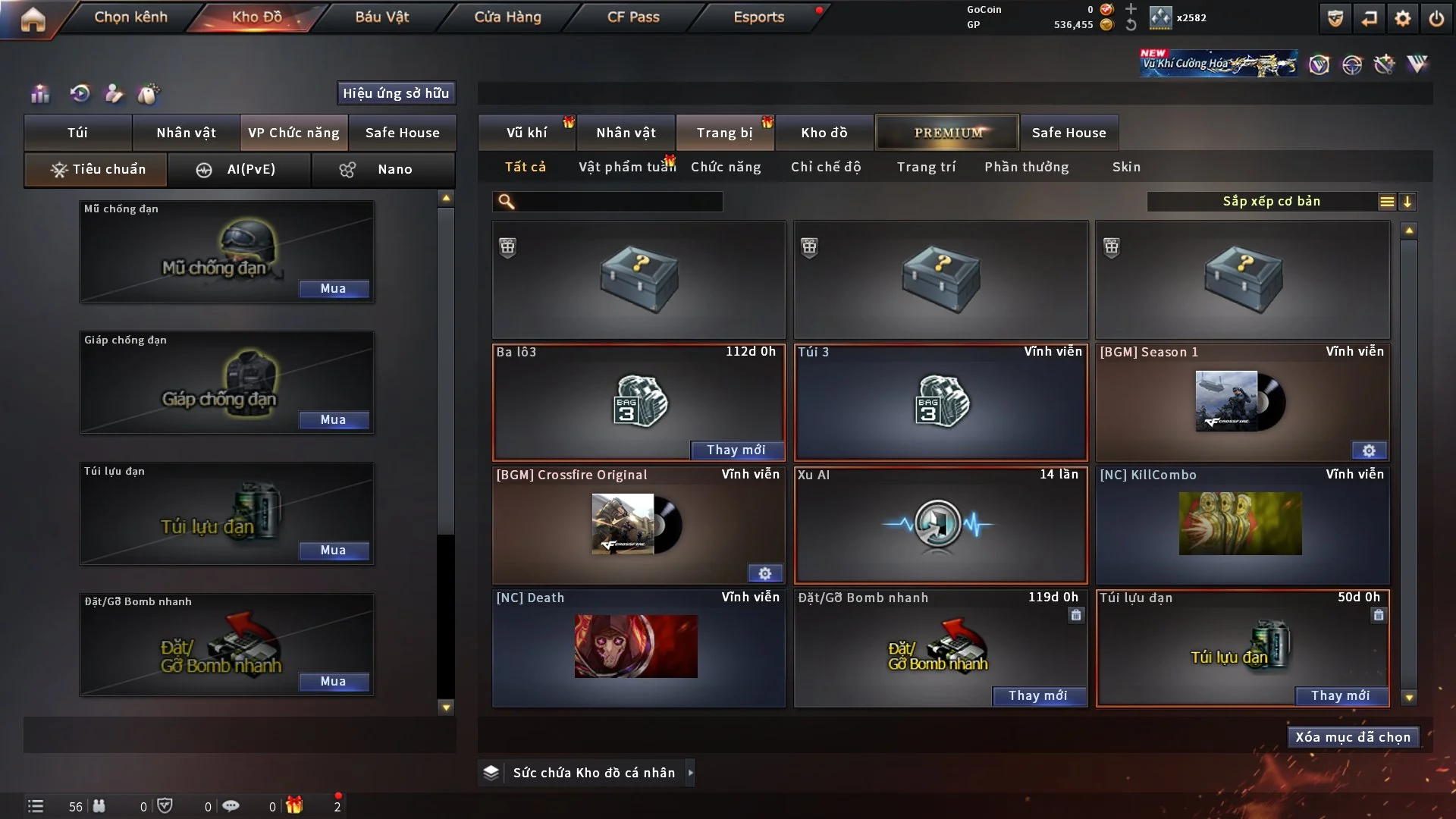Click the power exit button

pyautogui.click(x=1436, y=18)
